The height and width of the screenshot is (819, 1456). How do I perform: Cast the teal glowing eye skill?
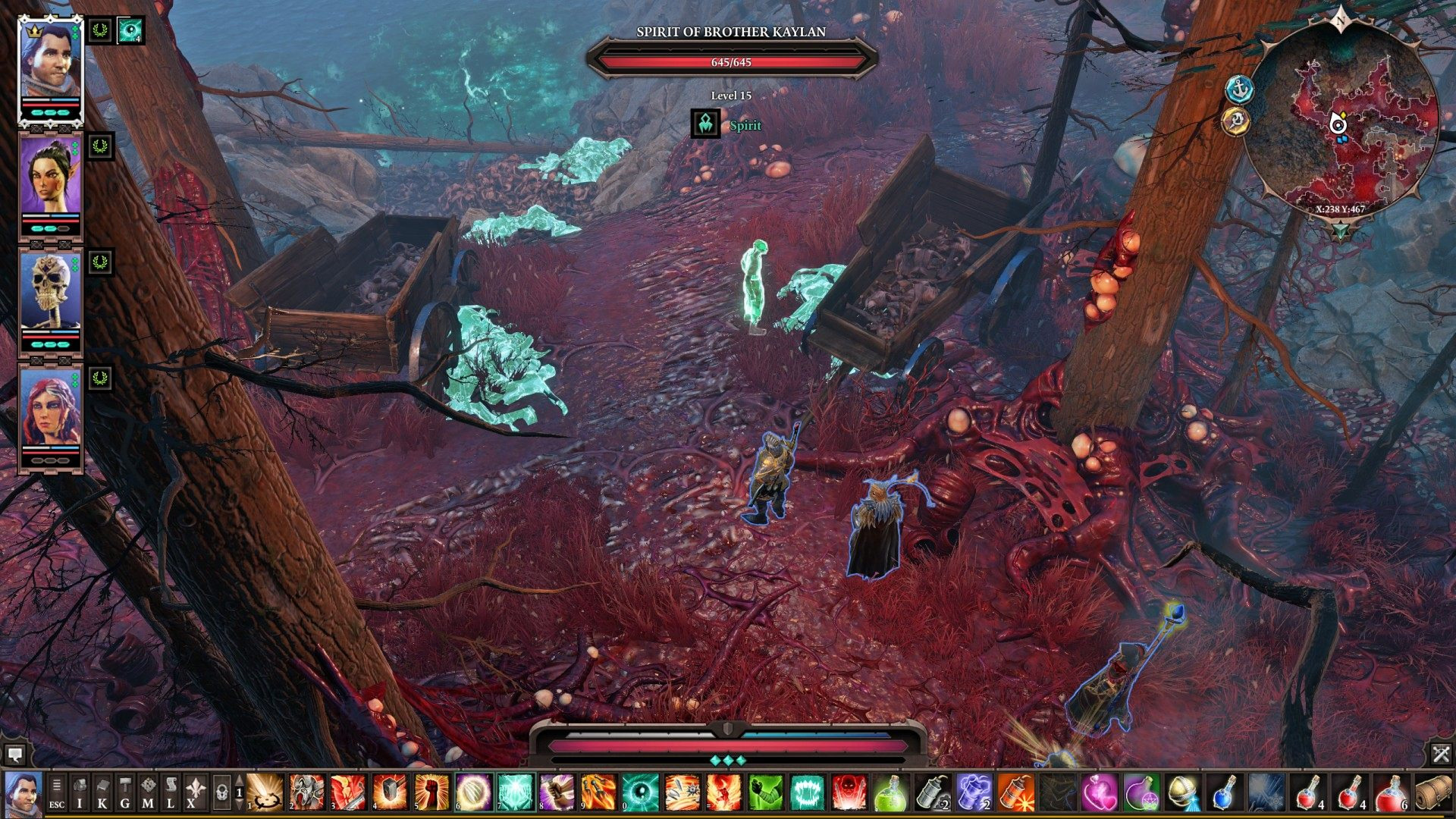pos(640,792)
